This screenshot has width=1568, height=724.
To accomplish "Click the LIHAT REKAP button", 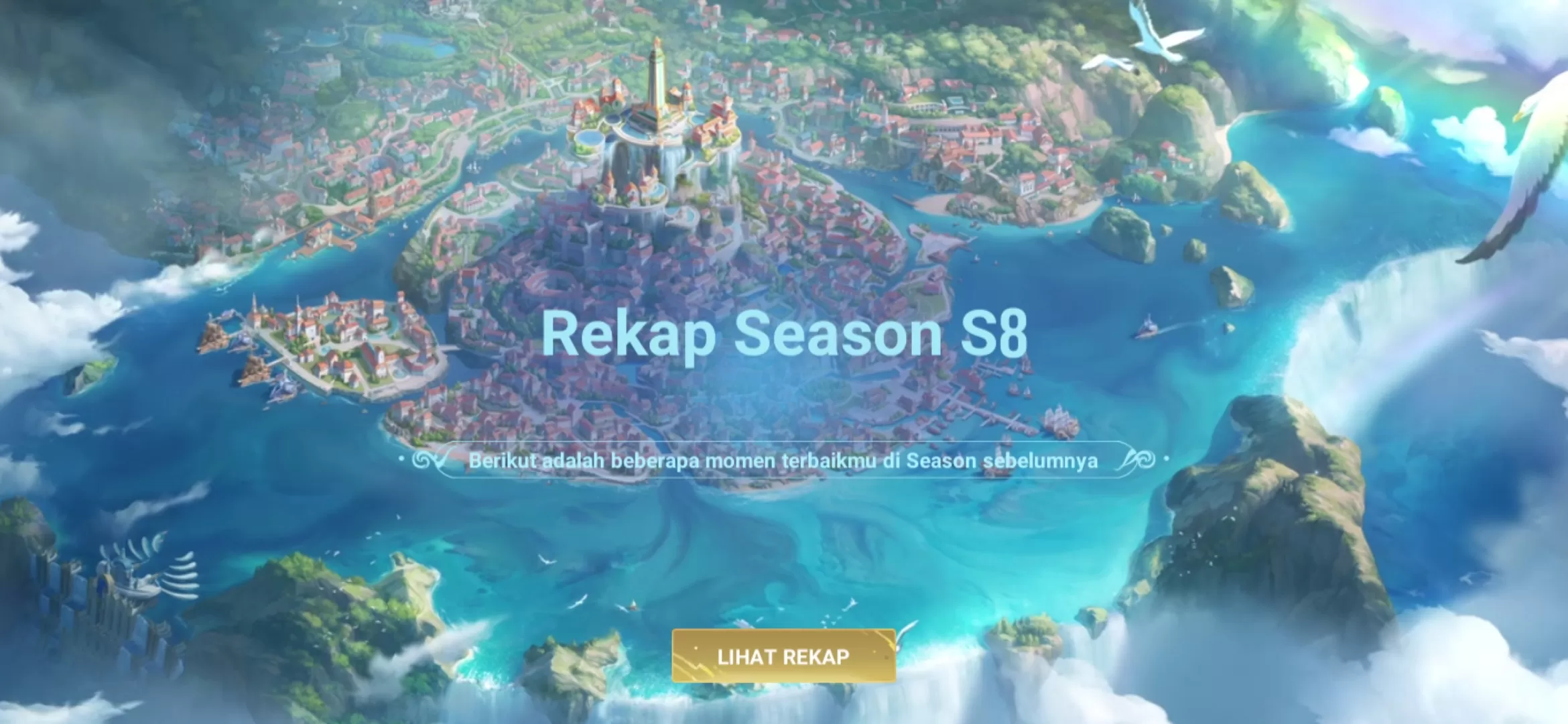I will pos(784,656).
